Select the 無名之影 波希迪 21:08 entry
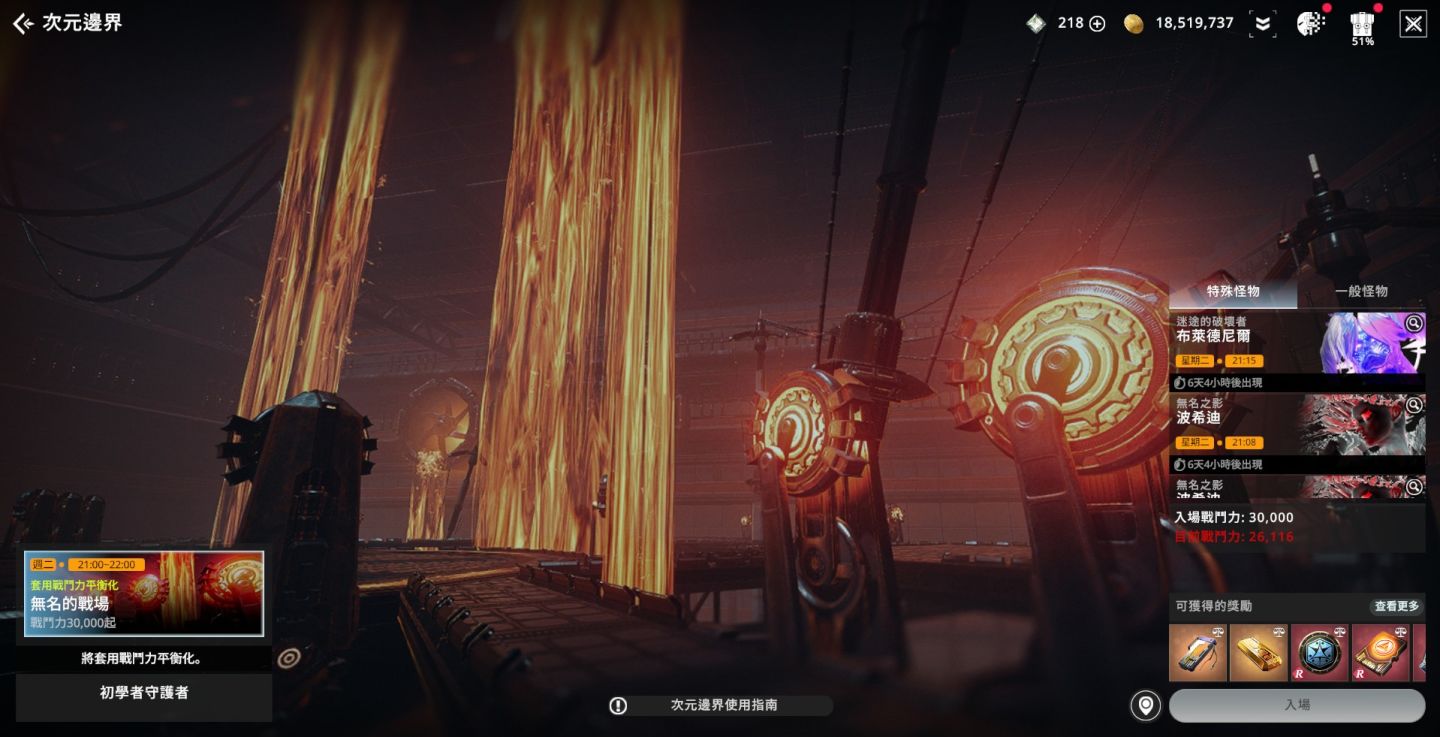Screen dimensions: 1440x737 [x=1260, y=423]
